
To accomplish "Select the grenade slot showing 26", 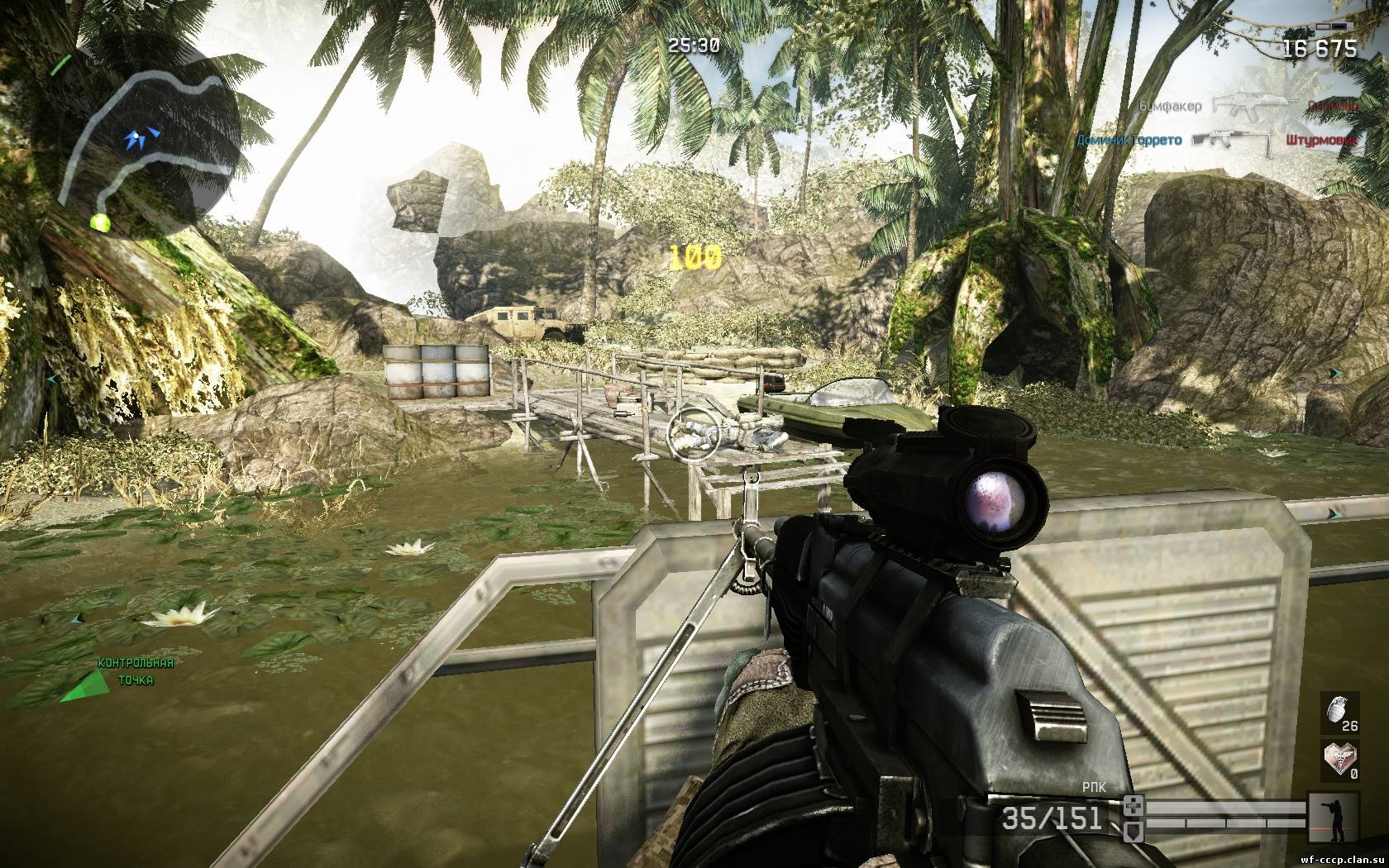I will 1339,713.
